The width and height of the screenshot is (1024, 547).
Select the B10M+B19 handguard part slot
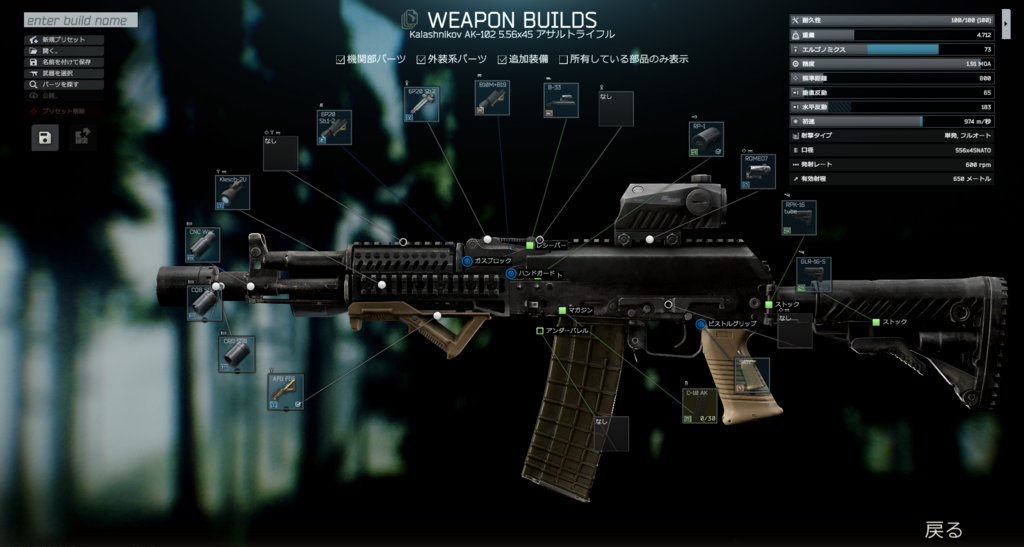492,99
